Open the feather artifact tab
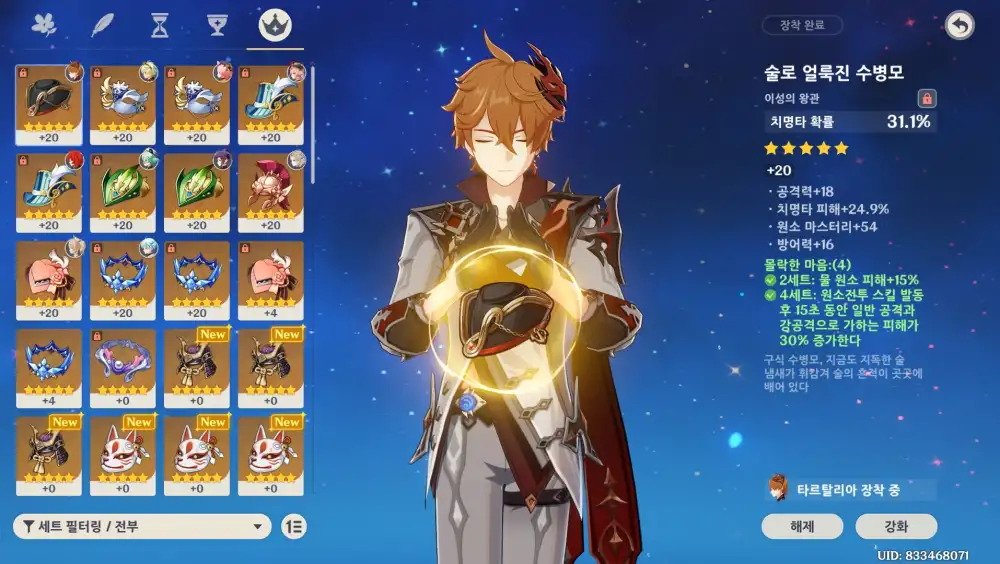This screenshot has height=564, width=1000. pos(102,26)
